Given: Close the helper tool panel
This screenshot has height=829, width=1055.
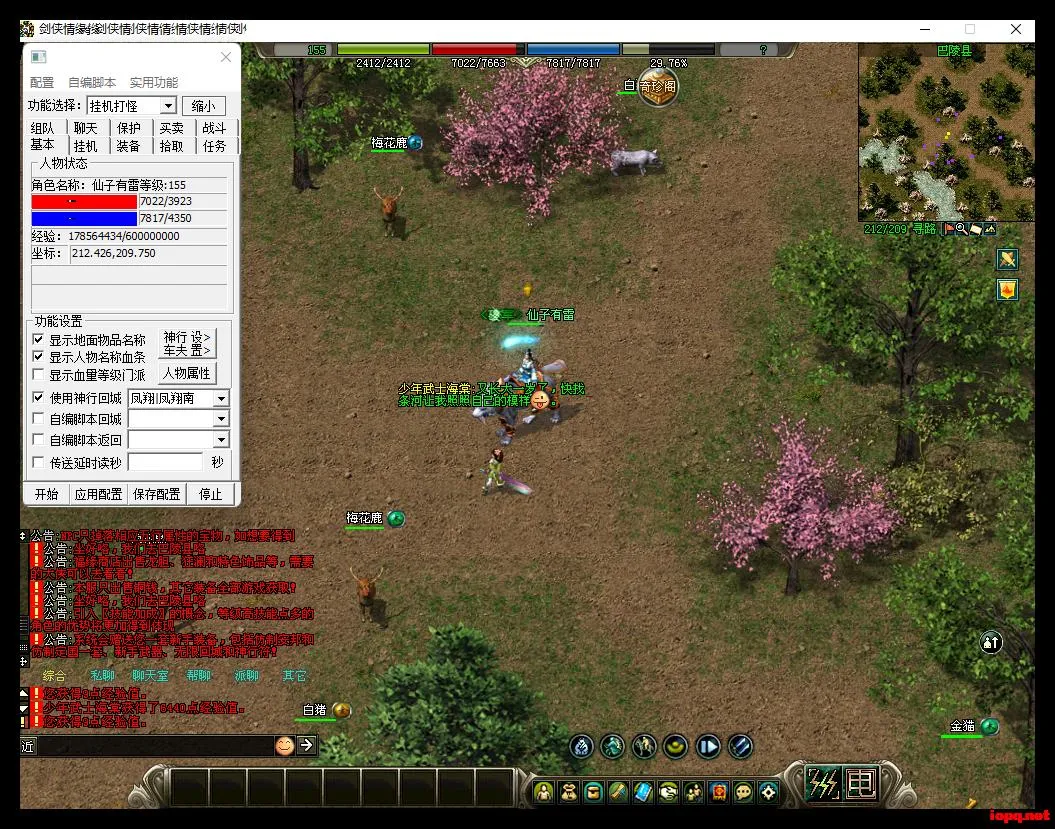Looking at the screenshot, I should (226, 58).
